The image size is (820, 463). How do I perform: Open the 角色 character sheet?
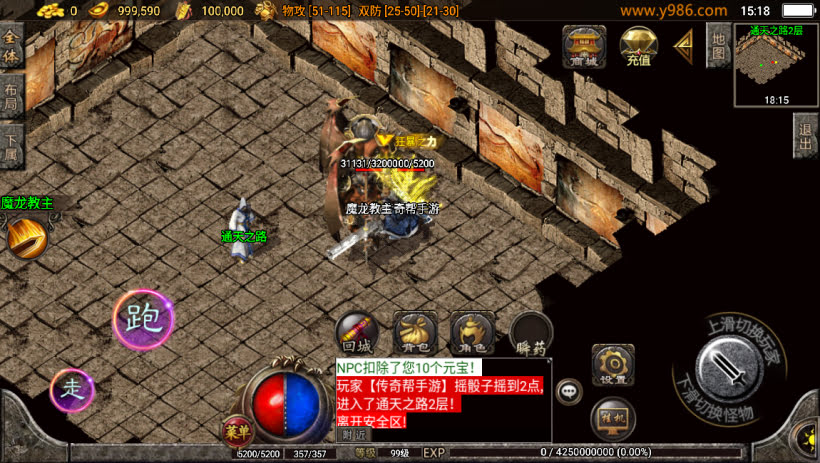(x=472, y=333)
